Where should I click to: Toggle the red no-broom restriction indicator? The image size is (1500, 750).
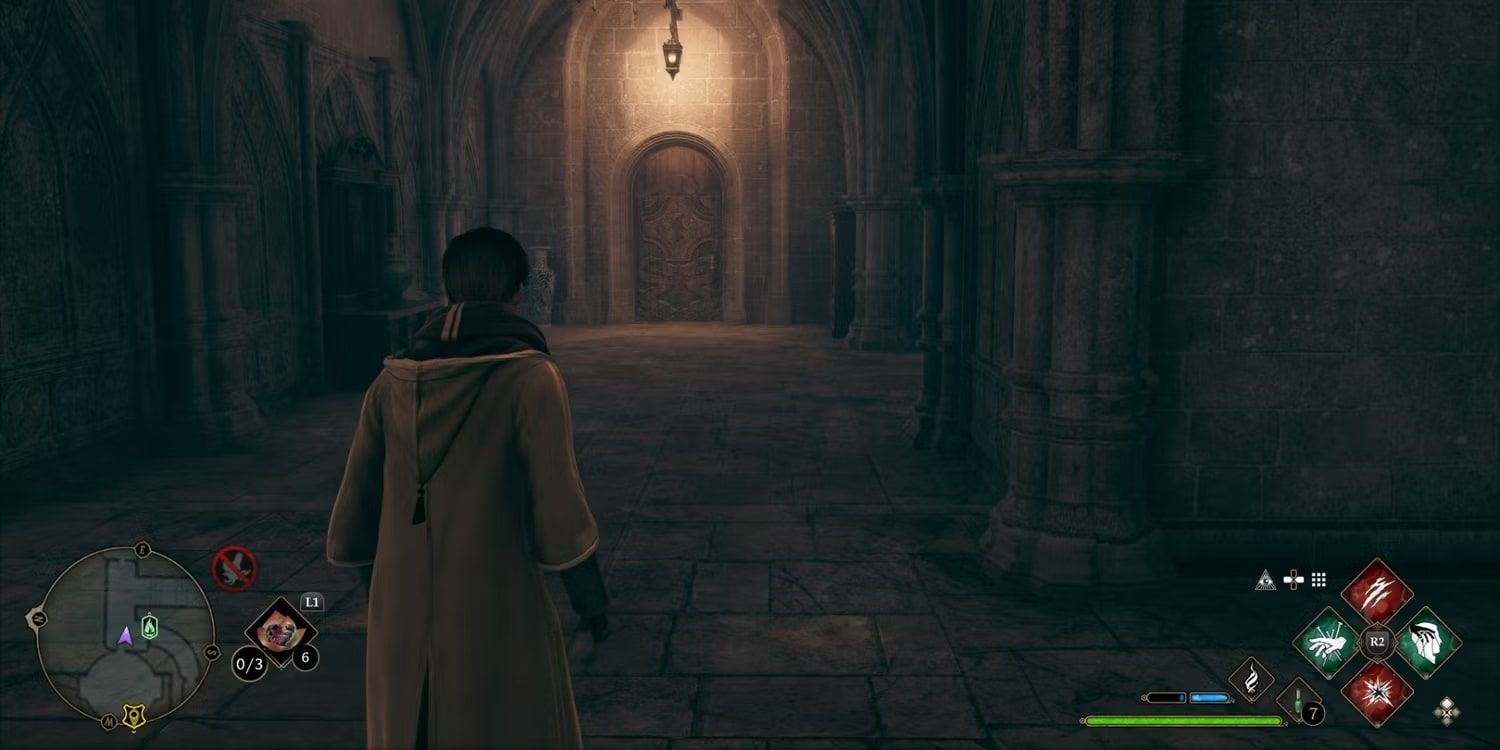point(232,569)
